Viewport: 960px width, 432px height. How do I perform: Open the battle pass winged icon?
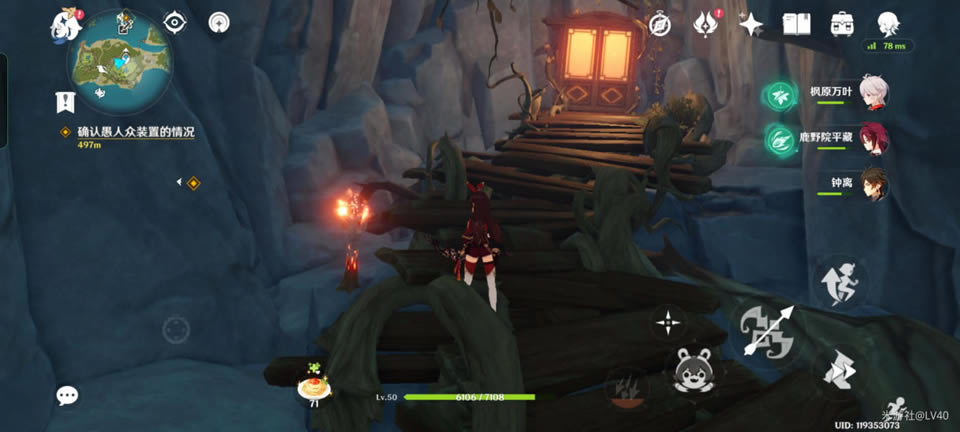click(x=706, y=23)
